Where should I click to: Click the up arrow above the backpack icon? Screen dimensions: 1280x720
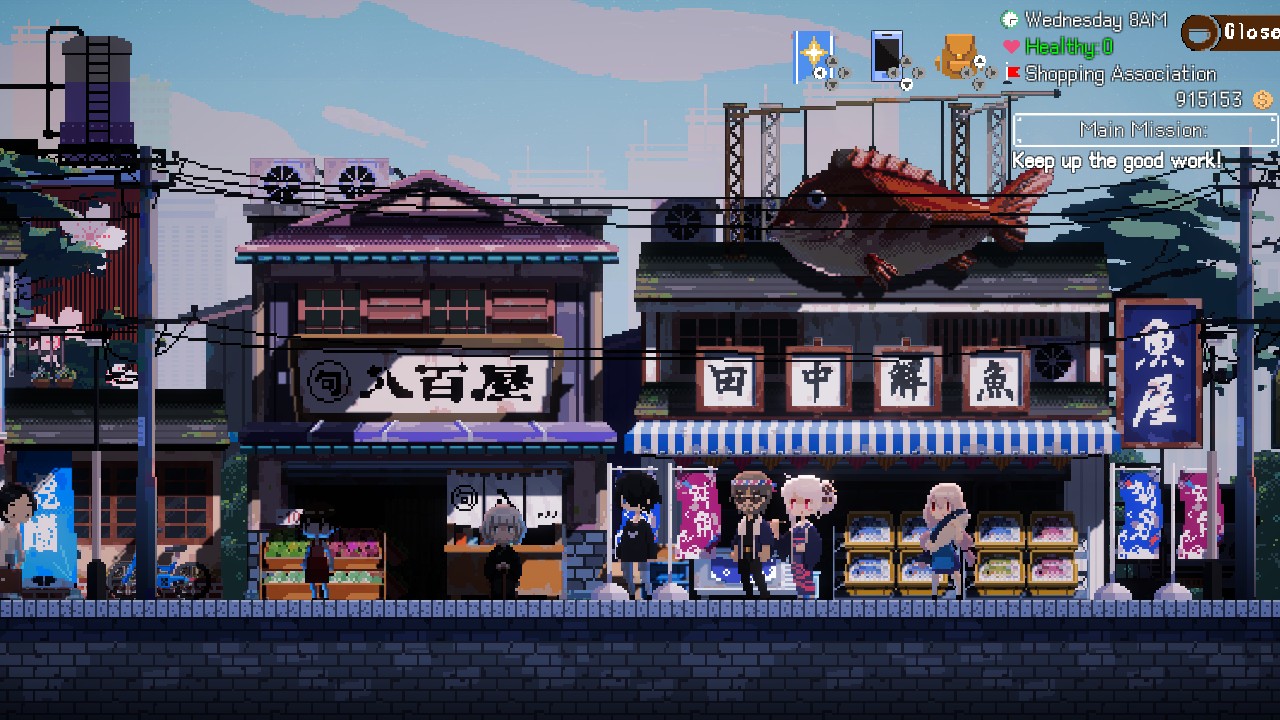point(979,60)
